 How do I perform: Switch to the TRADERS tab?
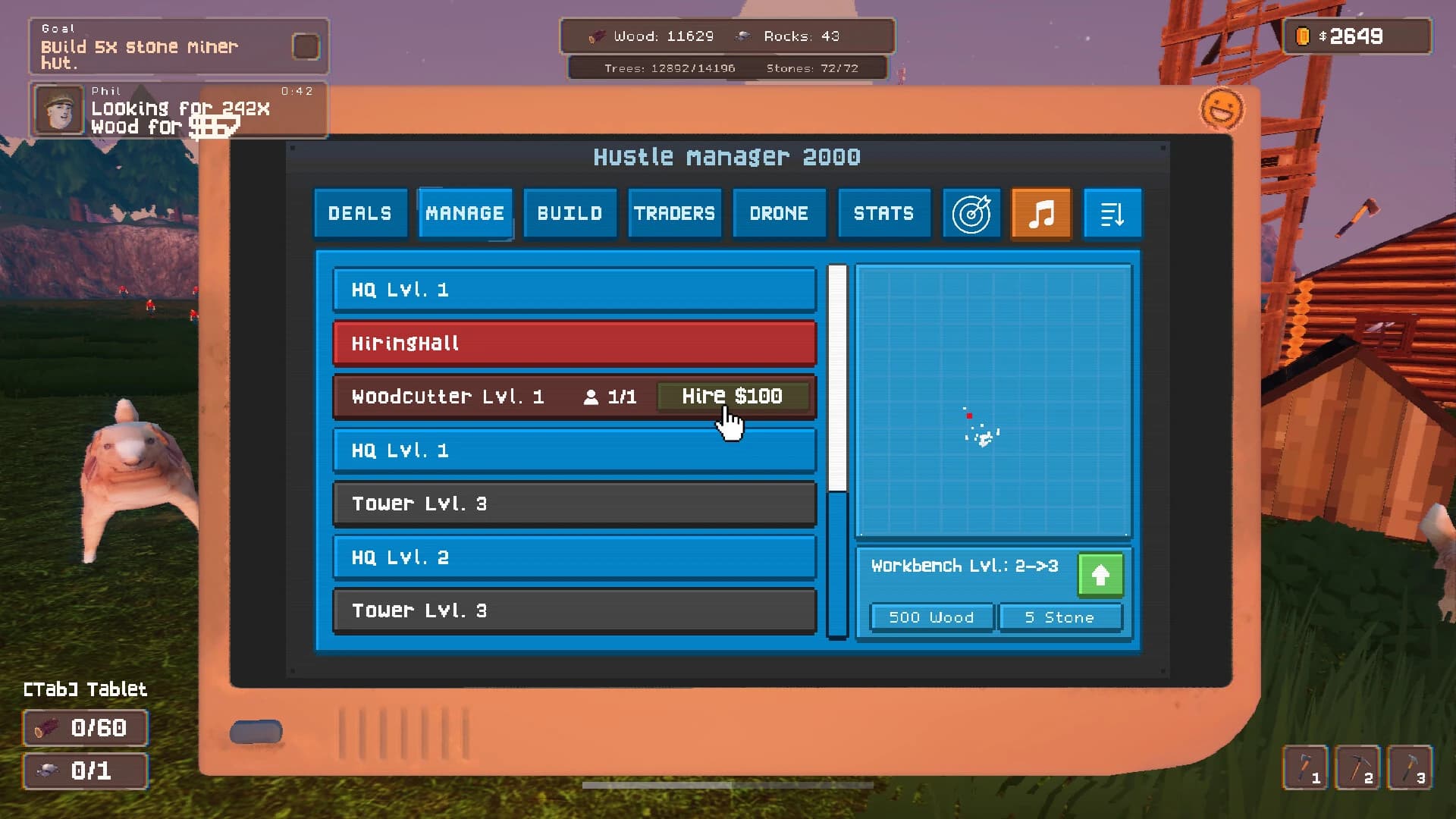pos(674,213)
